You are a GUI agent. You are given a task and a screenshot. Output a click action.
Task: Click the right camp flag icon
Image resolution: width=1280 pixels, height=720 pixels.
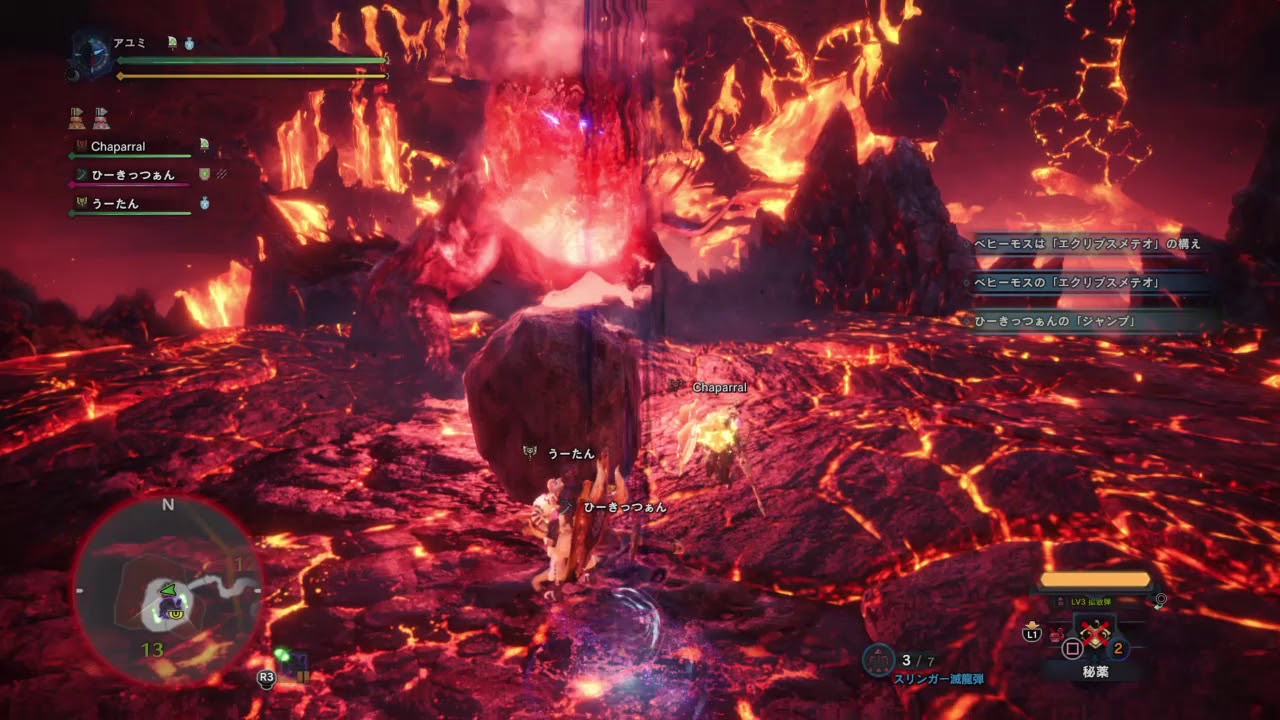101,120
